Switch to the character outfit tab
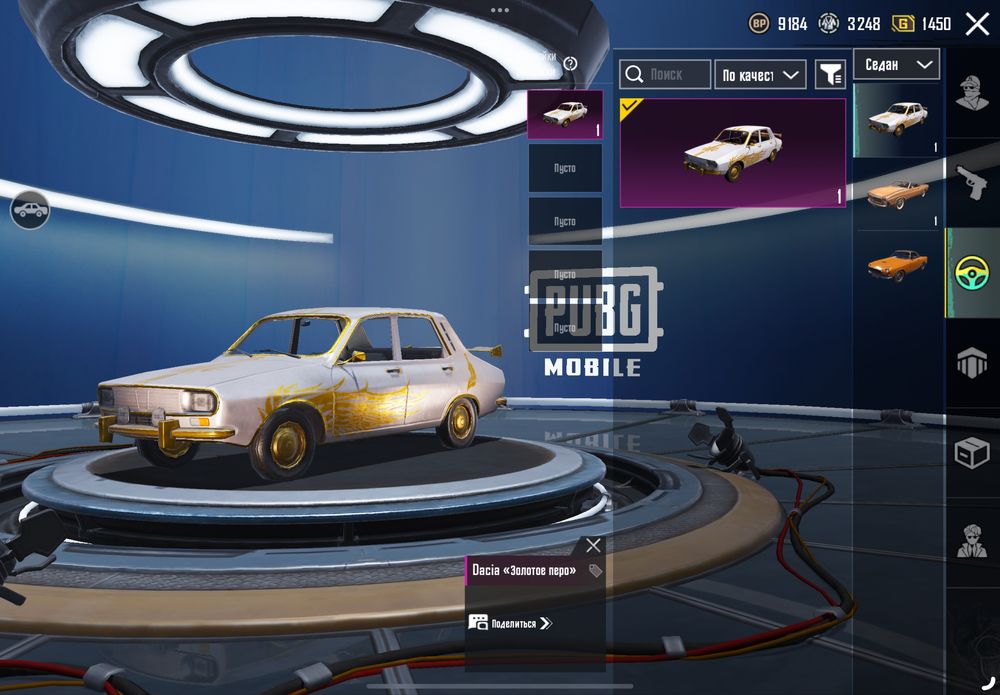This screenshot has width=1000, height=695. coord(972,93)
